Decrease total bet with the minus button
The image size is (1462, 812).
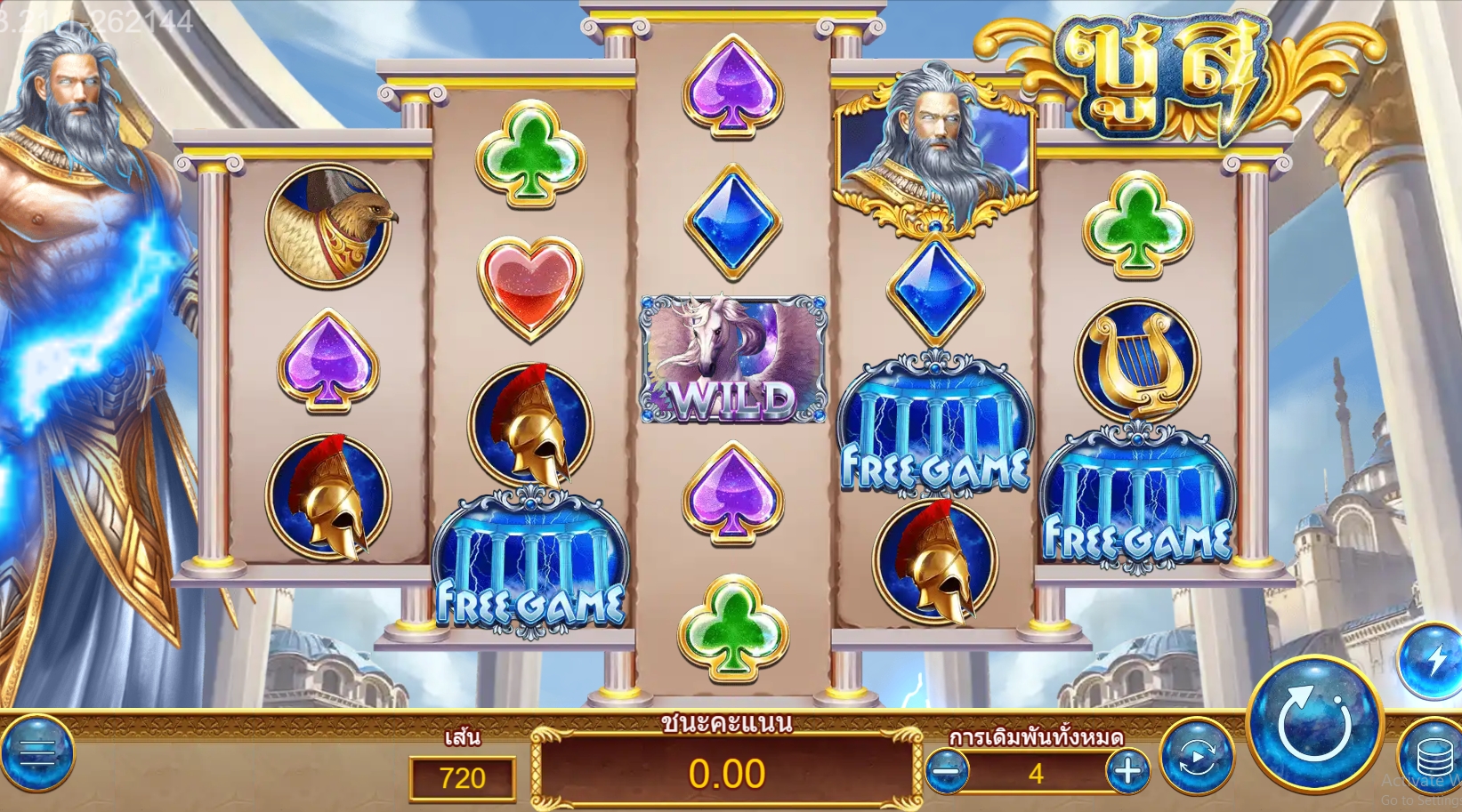[x=947, y=772]
